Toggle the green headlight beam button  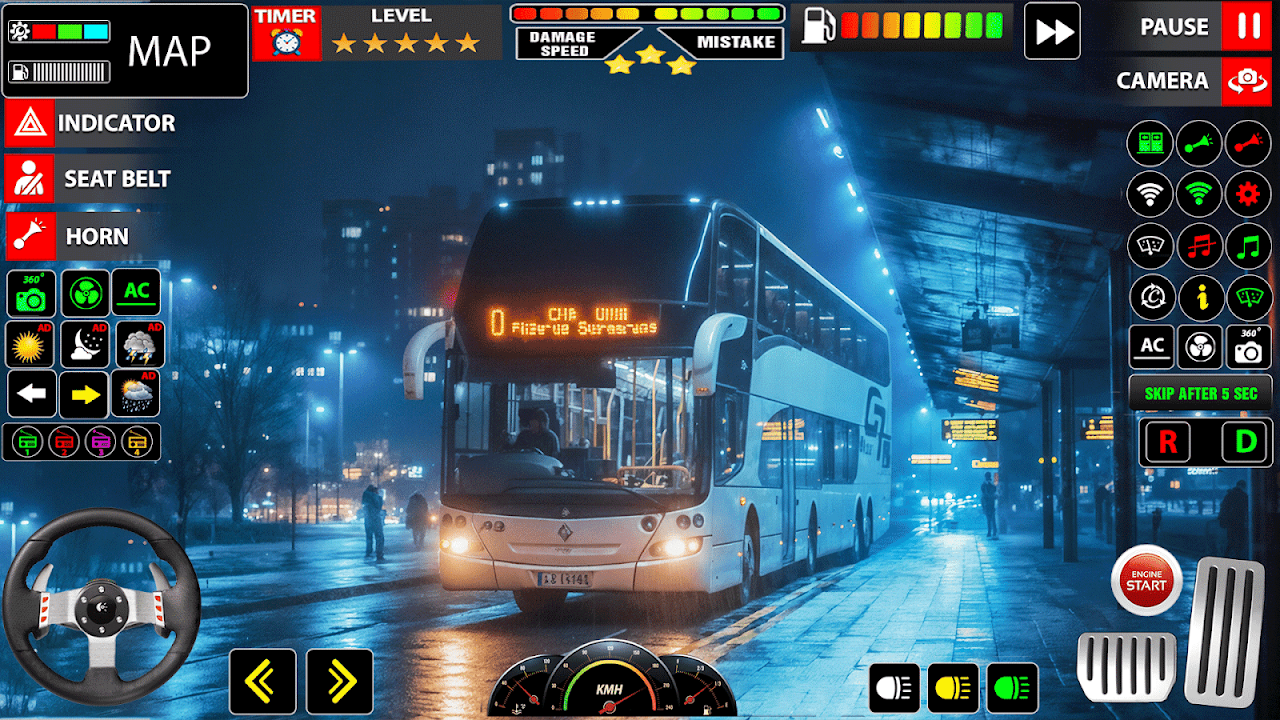tap(1013, 687)
